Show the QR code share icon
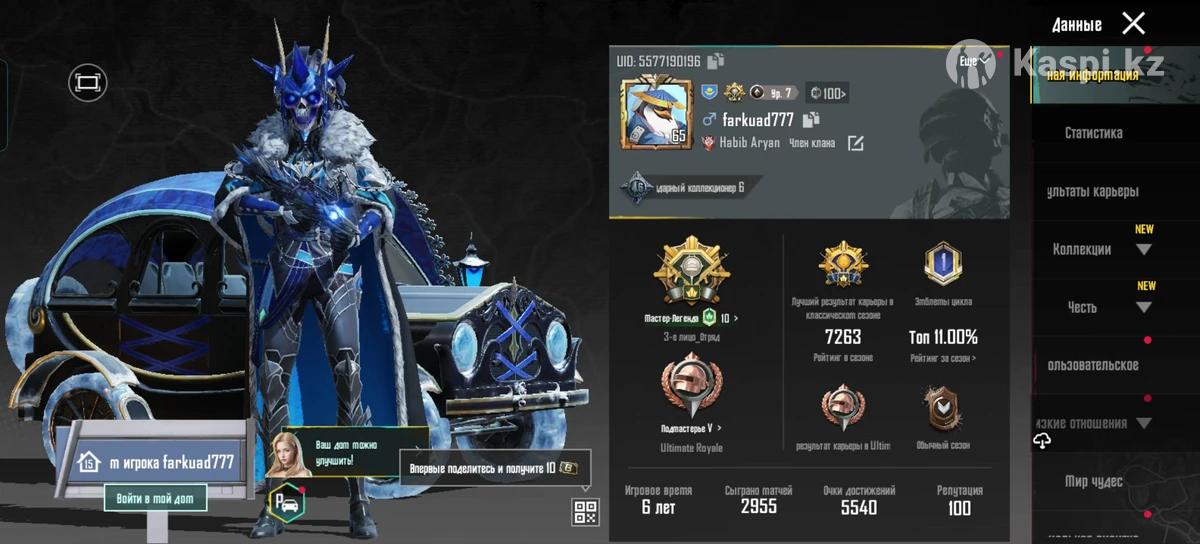 pos(585,512)
